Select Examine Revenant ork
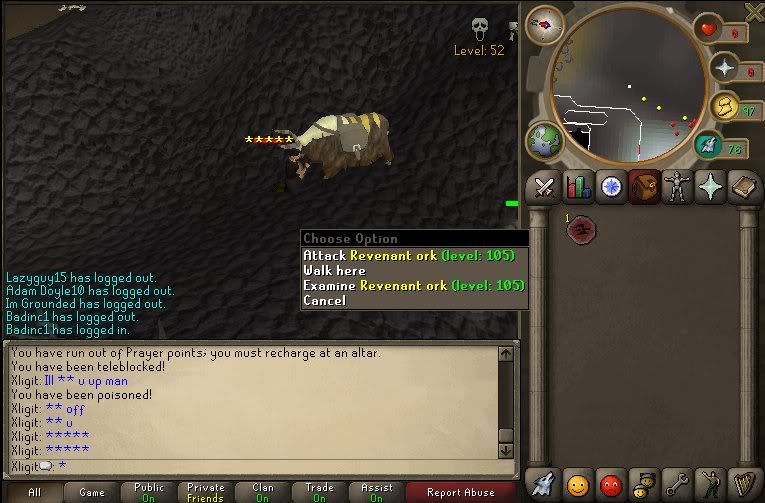This screenshot has height=503, width=765. pos(412,286)
